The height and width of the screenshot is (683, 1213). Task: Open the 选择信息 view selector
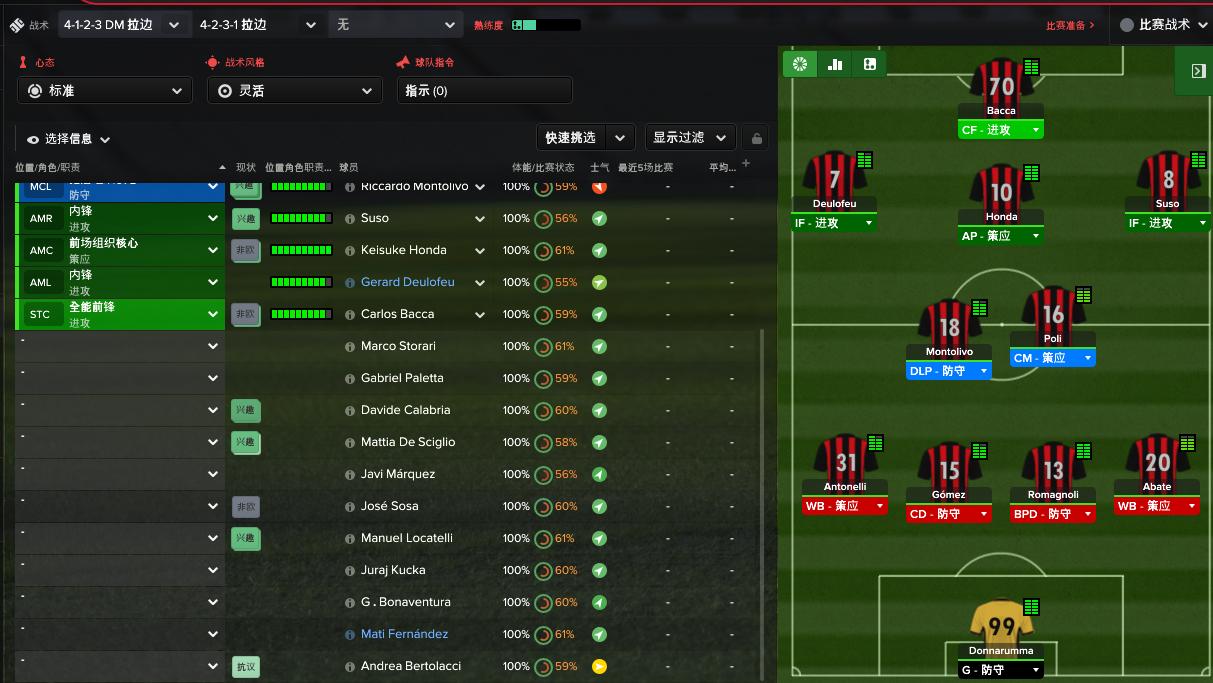(69, 140)
